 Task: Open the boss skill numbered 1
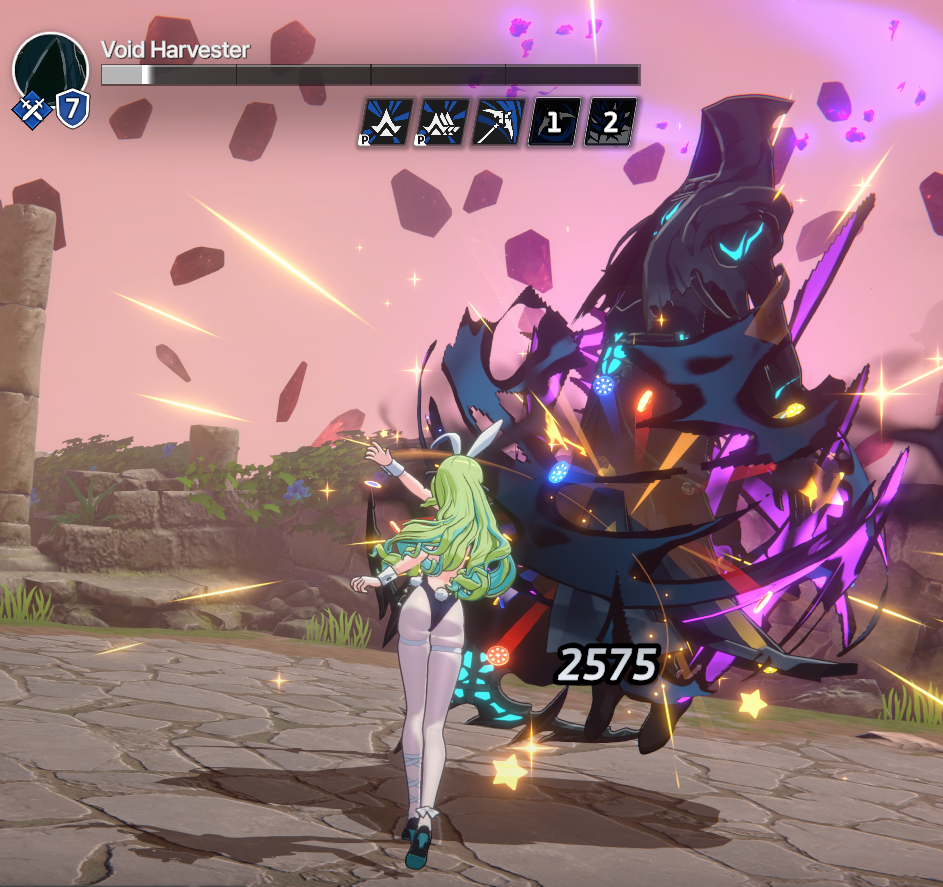coord(553,124)
